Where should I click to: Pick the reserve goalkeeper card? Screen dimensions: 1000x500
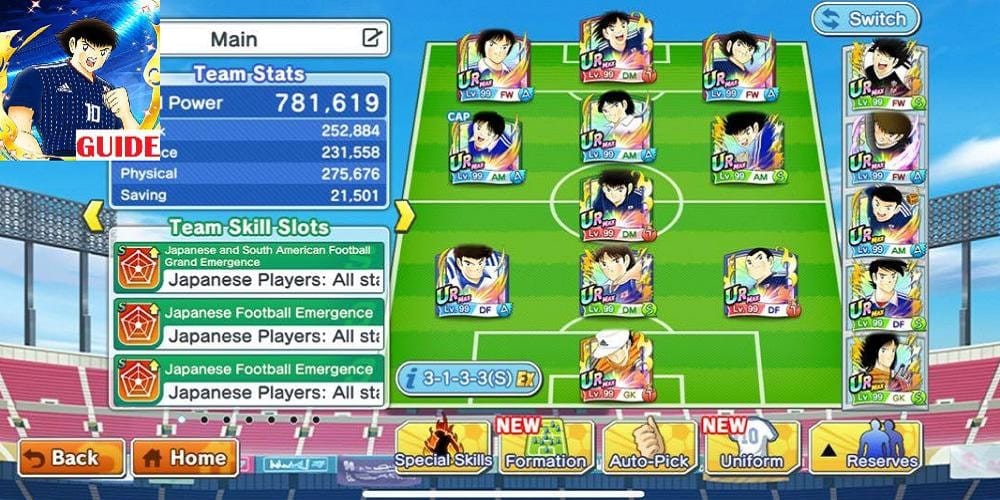point(885,370)
